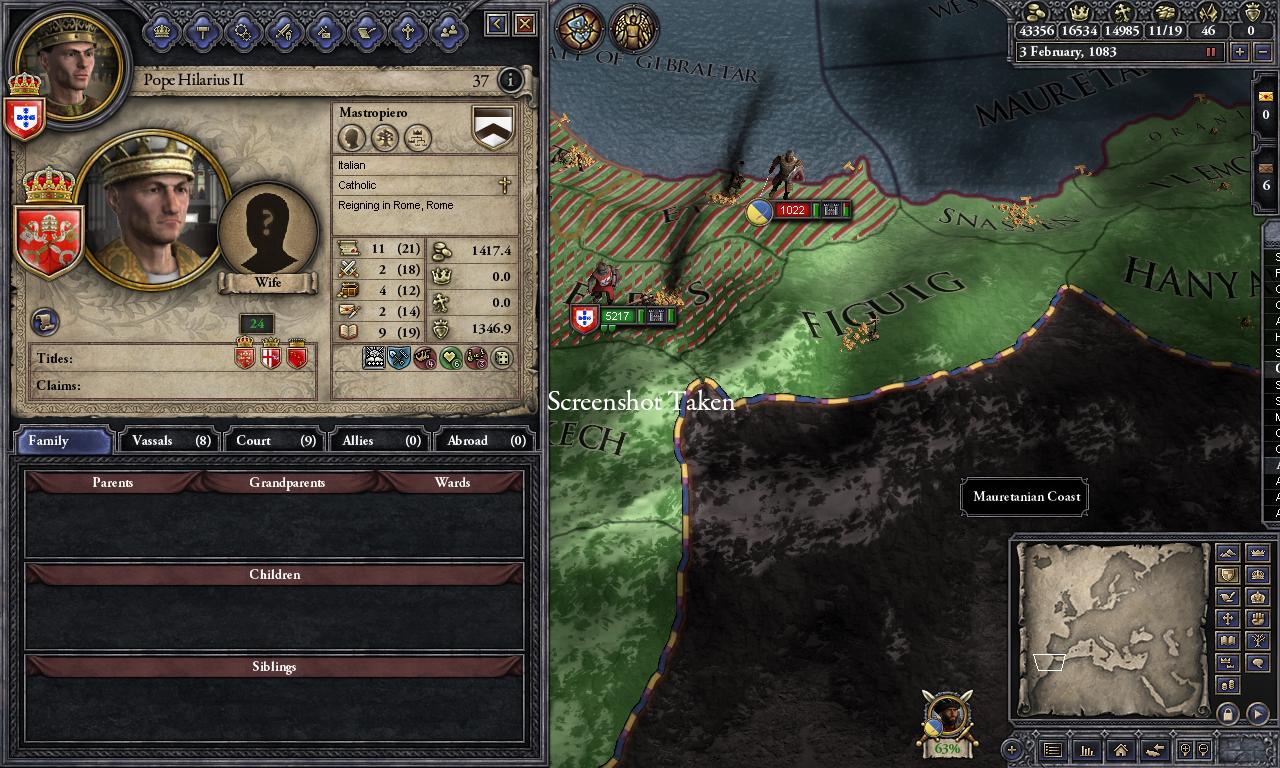This screenshot has height=768, width=1280.
Task: Open the Religion menu cross icon
Action: [x=407, y=31]
